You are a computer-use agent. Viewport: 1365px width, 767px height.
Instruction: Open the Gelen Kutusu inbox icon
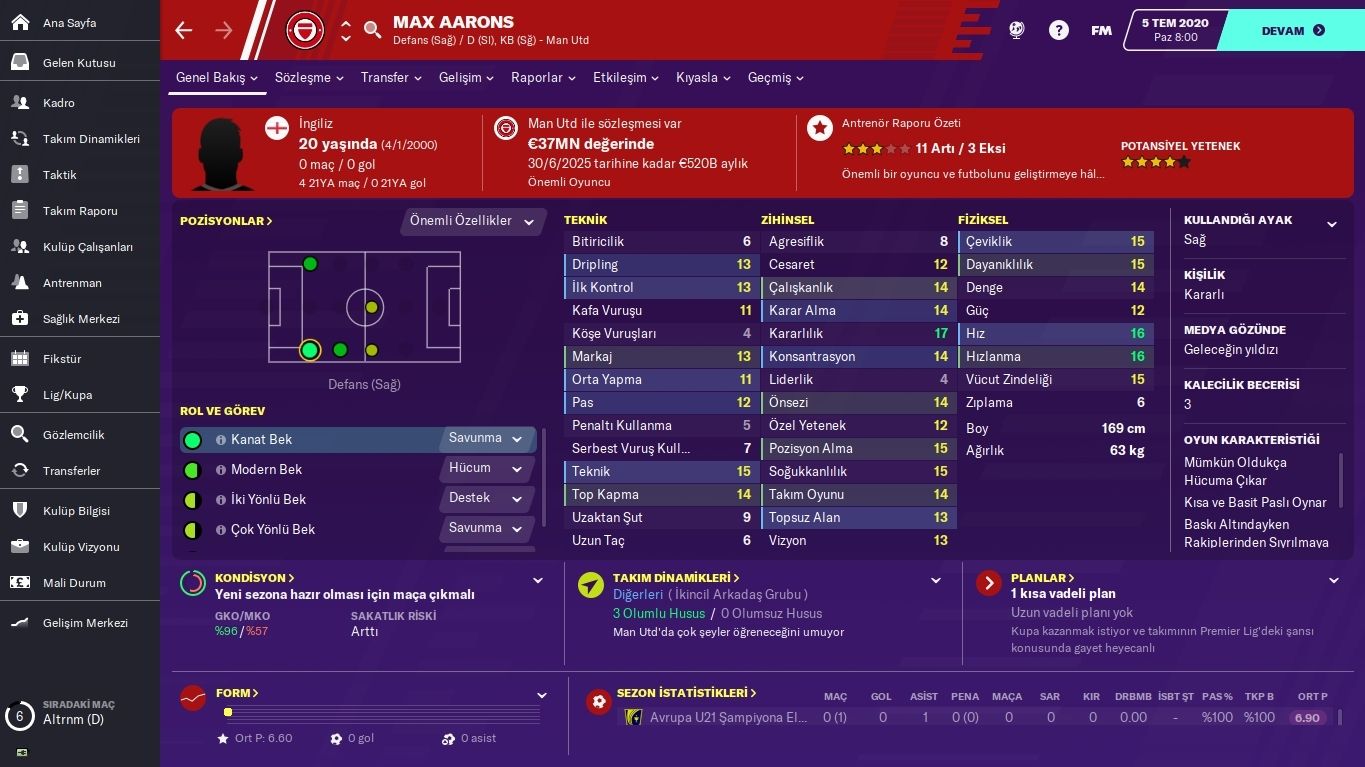(22, 62)
